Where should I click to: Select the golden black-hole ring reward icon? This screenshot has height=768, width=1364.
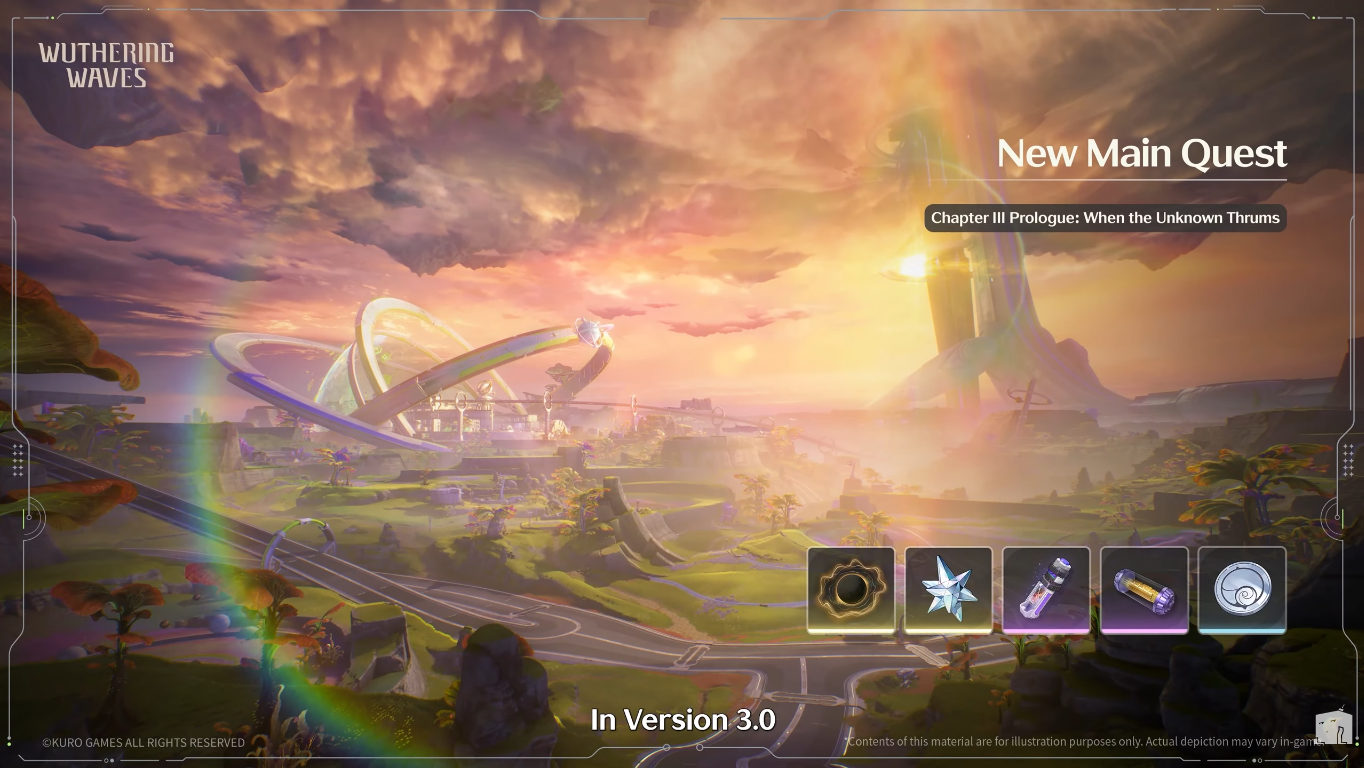coord(851,590)
